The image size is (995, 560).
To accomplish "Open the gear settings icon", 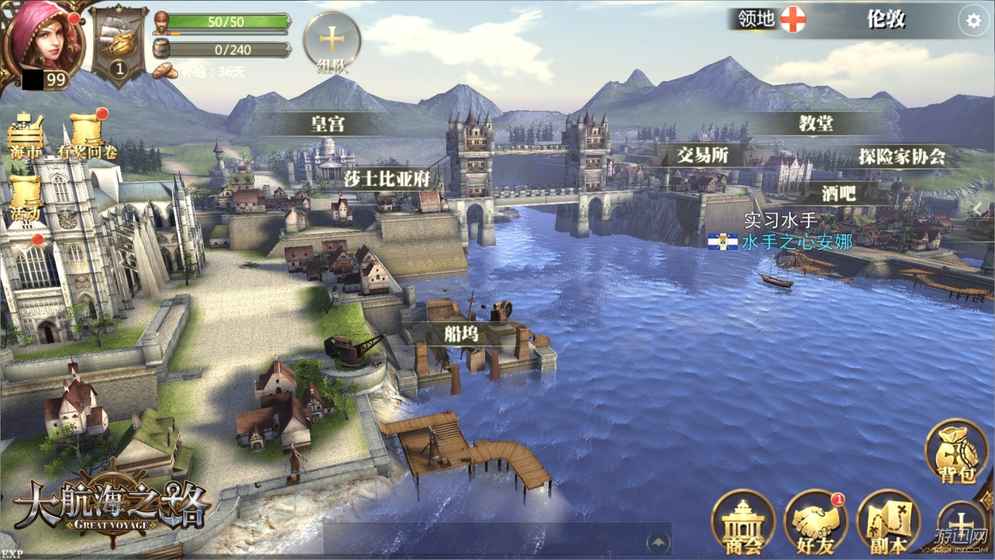I will click(972, 20).
